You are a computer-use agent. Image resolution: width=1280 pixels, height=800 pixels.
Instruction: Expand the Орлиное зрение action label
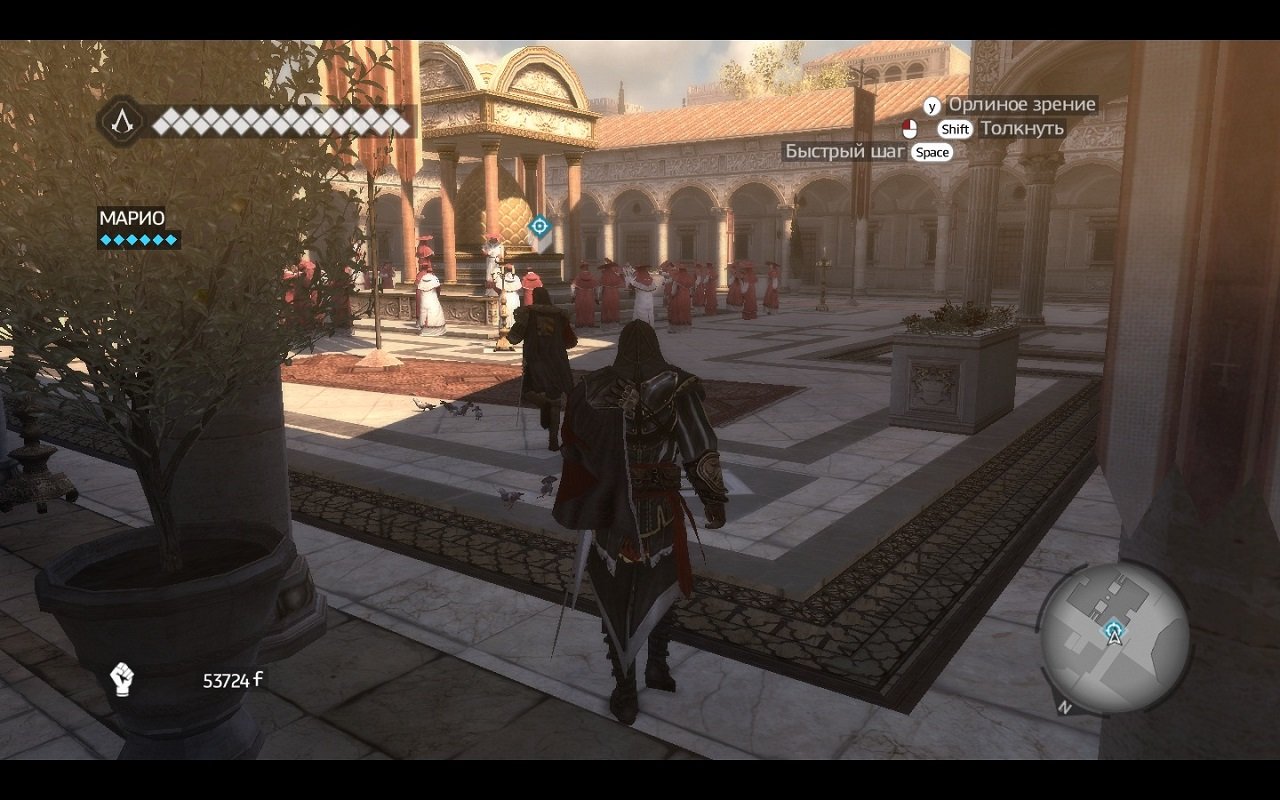(1022, 103)
